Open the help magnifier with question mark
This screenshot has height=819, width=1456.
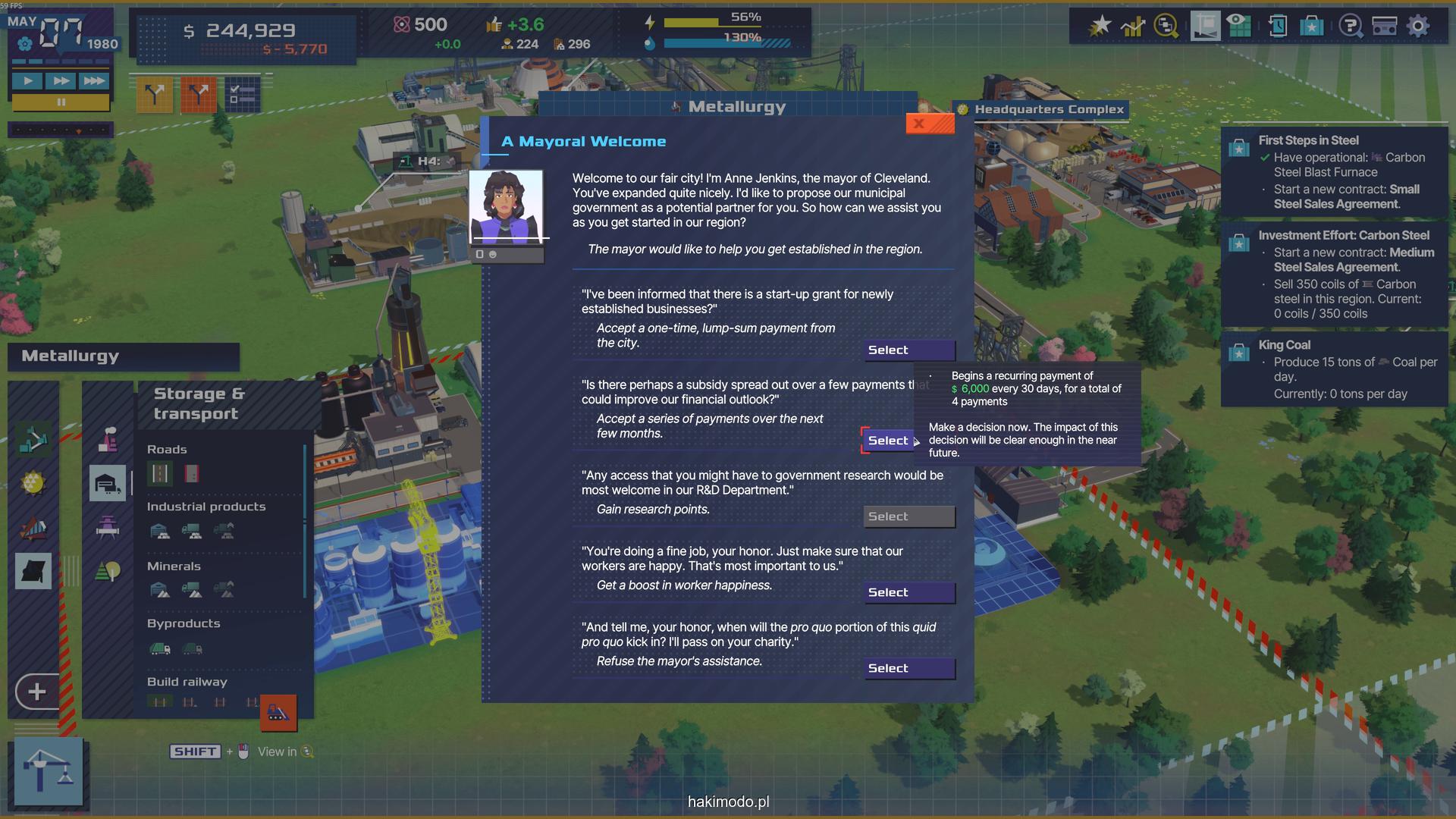click(1350, 27)
